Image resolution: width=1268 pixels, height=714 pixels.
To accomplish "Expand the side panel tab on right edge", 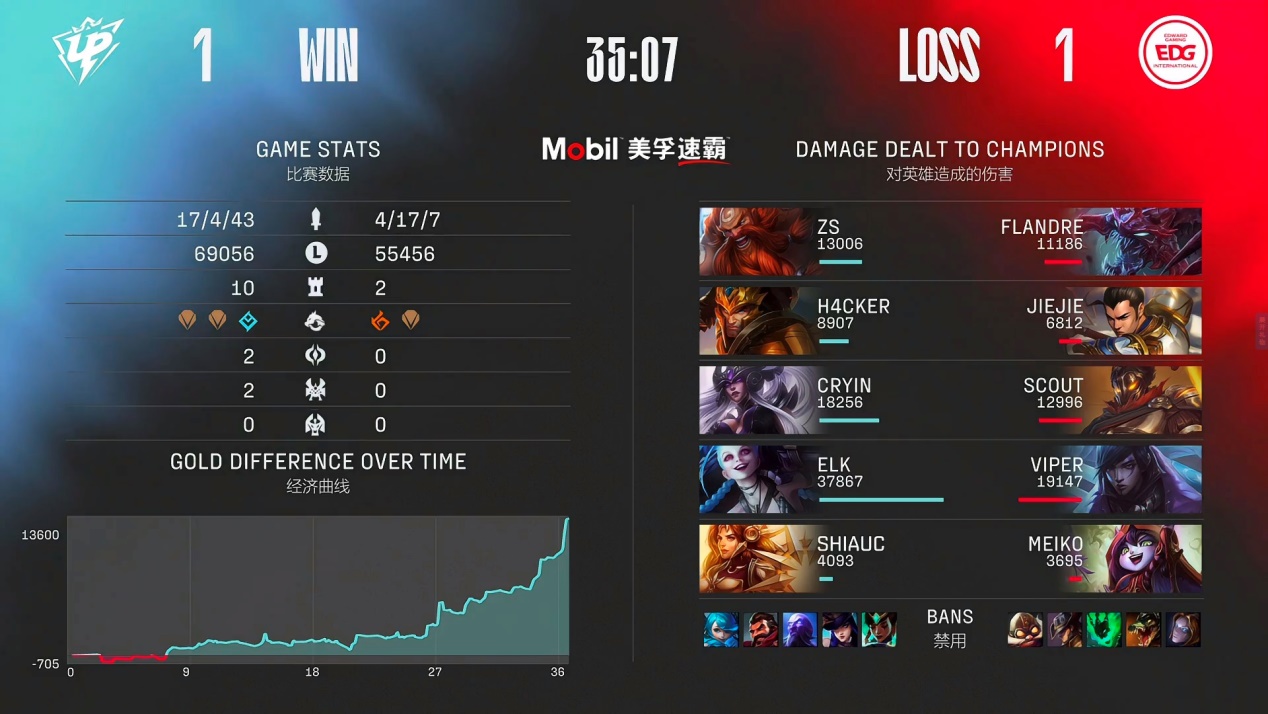I will click(1261, 329).
